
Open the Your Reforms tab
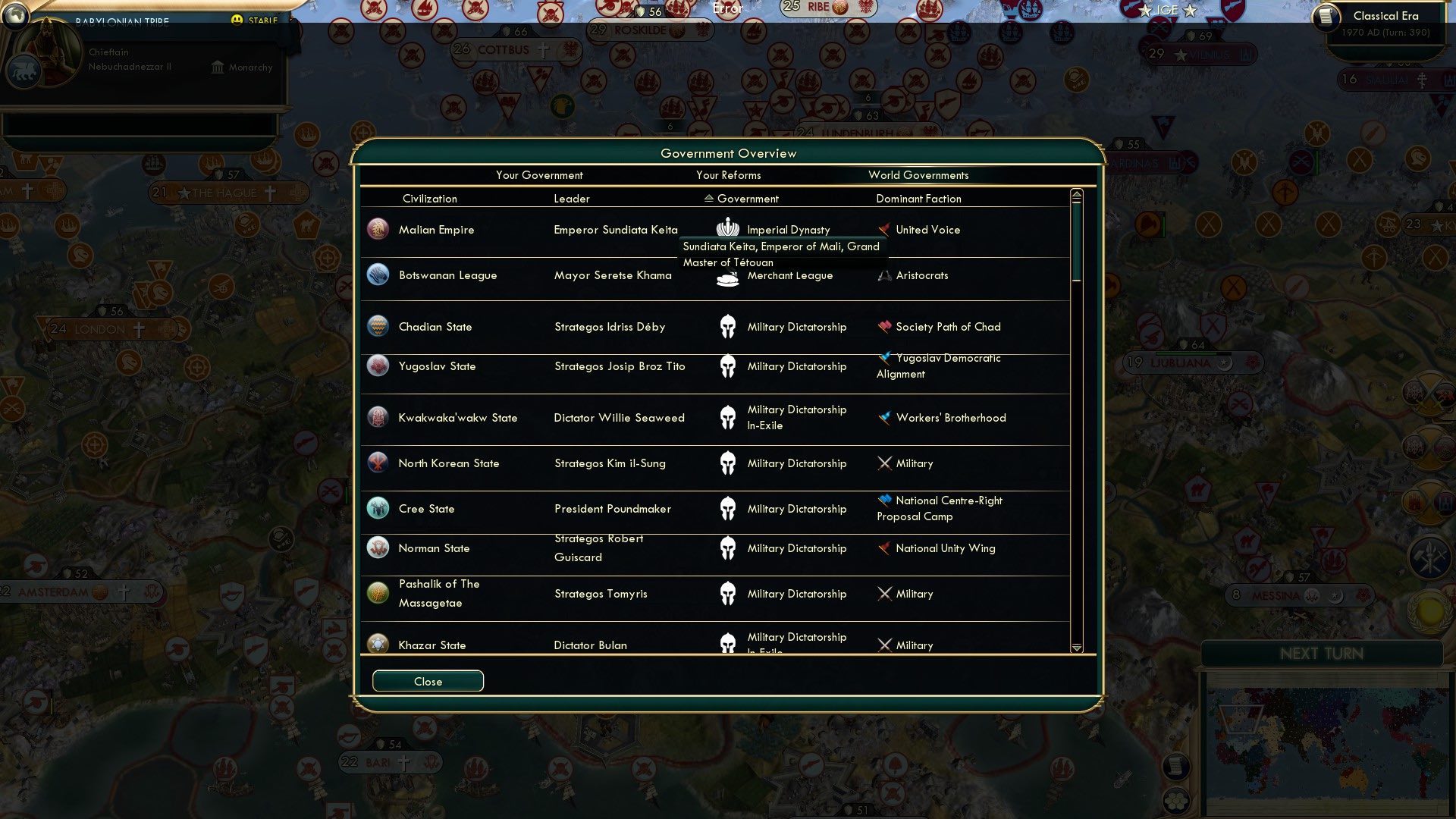pos(728,175)
